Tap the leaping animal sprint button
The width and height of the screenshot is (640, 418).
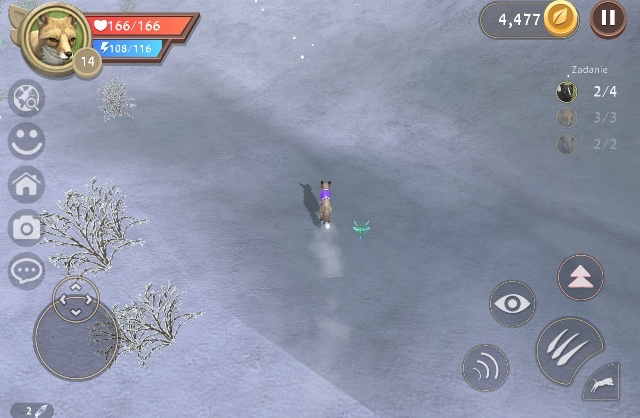(600, 383)
